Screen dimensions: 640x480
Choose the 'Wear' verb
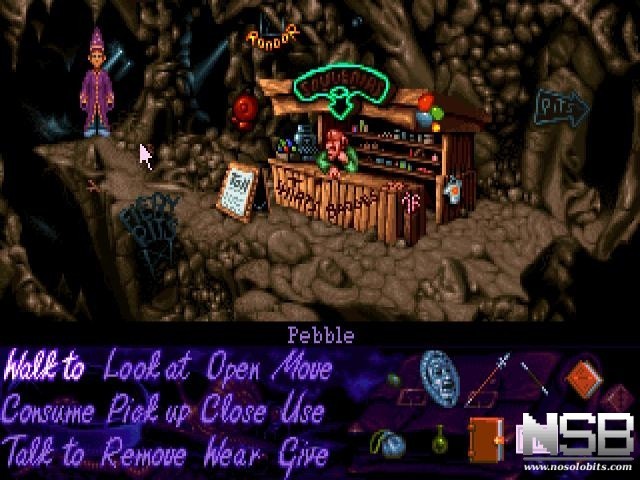click(x=234, y=453)
